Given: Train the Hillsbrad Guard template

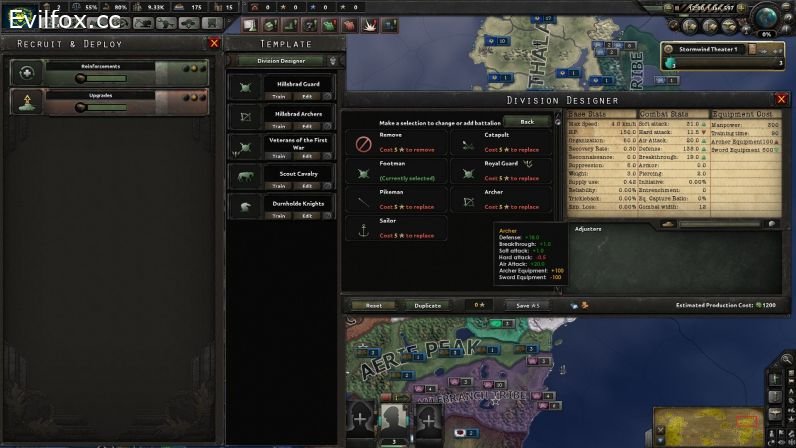Looking at the screenshot, I should [x=281, y=96].
